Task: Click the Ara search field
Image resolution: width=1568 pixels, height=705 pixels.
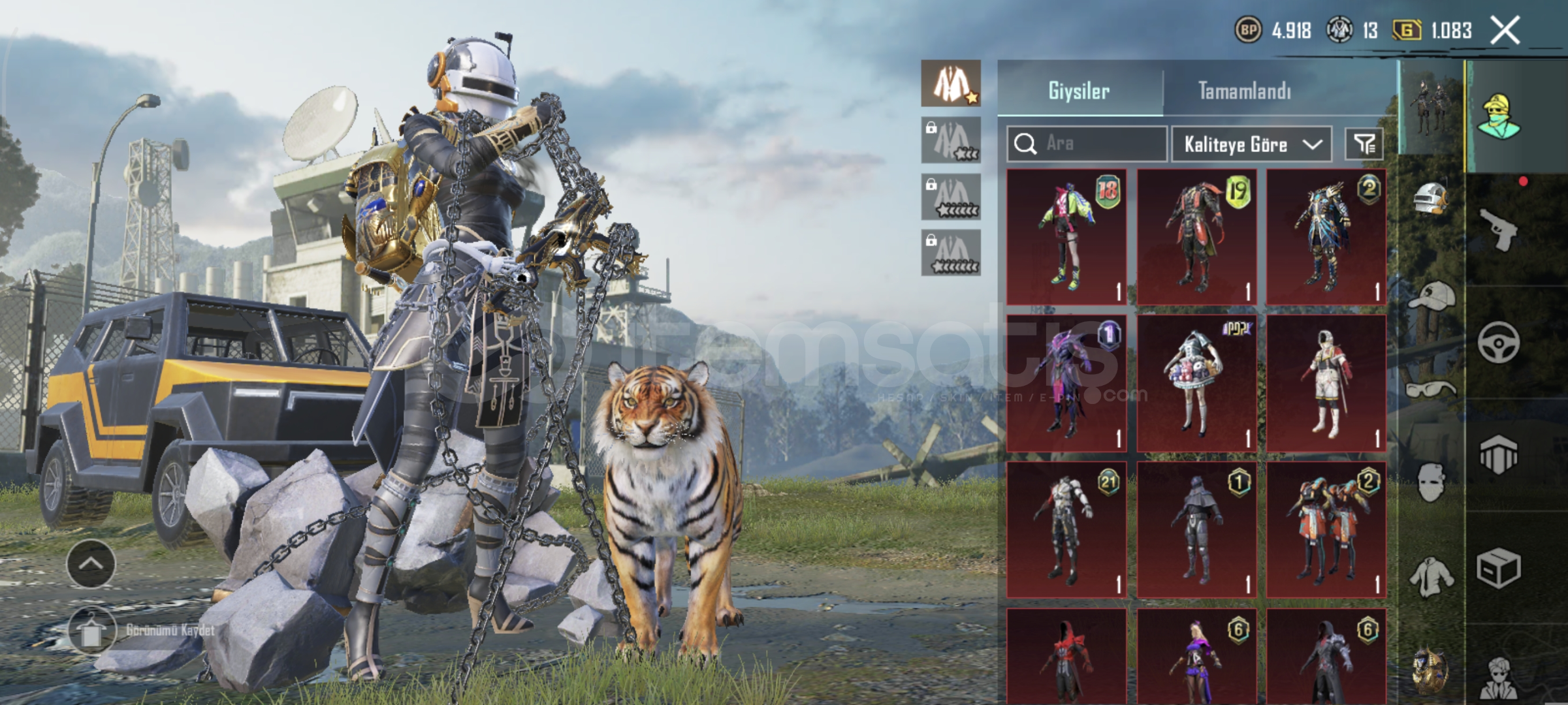Action: pyautogui.click(x=1087, y=144)
